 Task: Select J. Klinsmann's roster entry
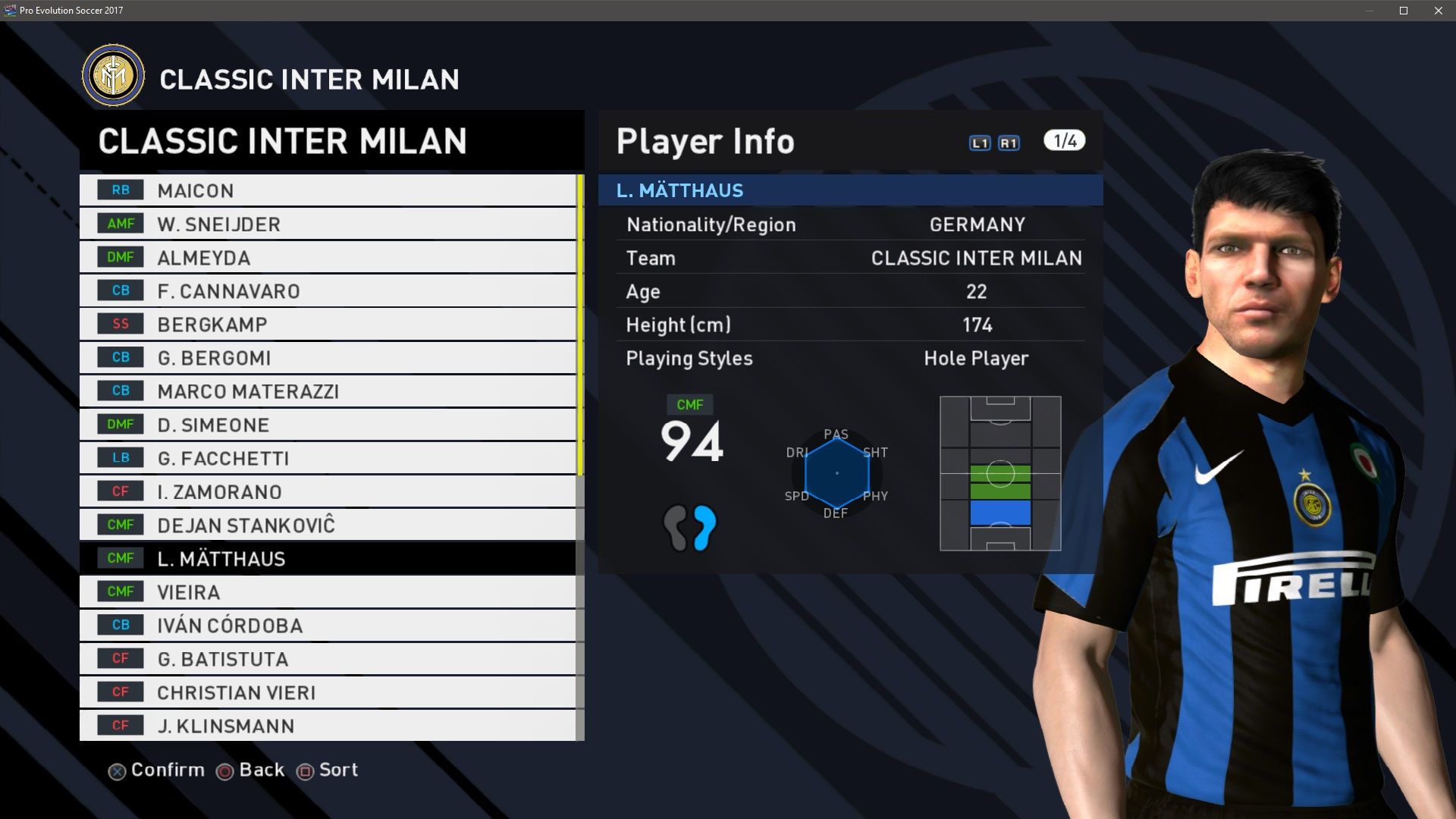click(x=328, y=725)
